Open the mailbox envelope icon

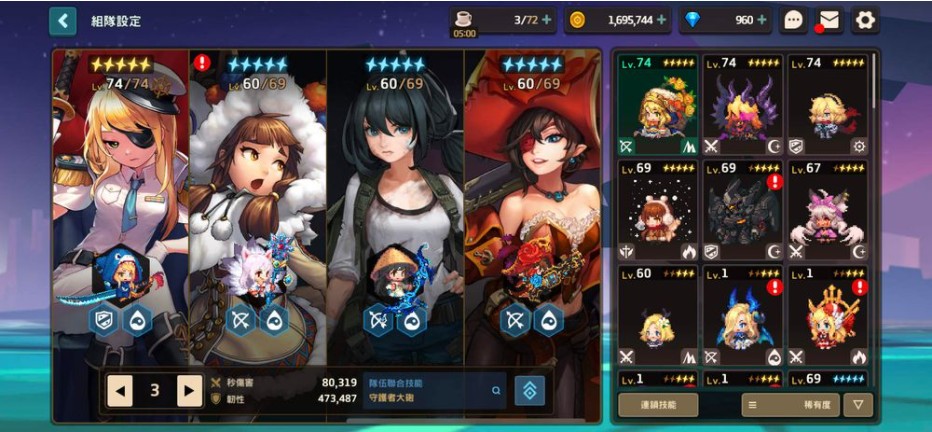[x=829, y=20]
